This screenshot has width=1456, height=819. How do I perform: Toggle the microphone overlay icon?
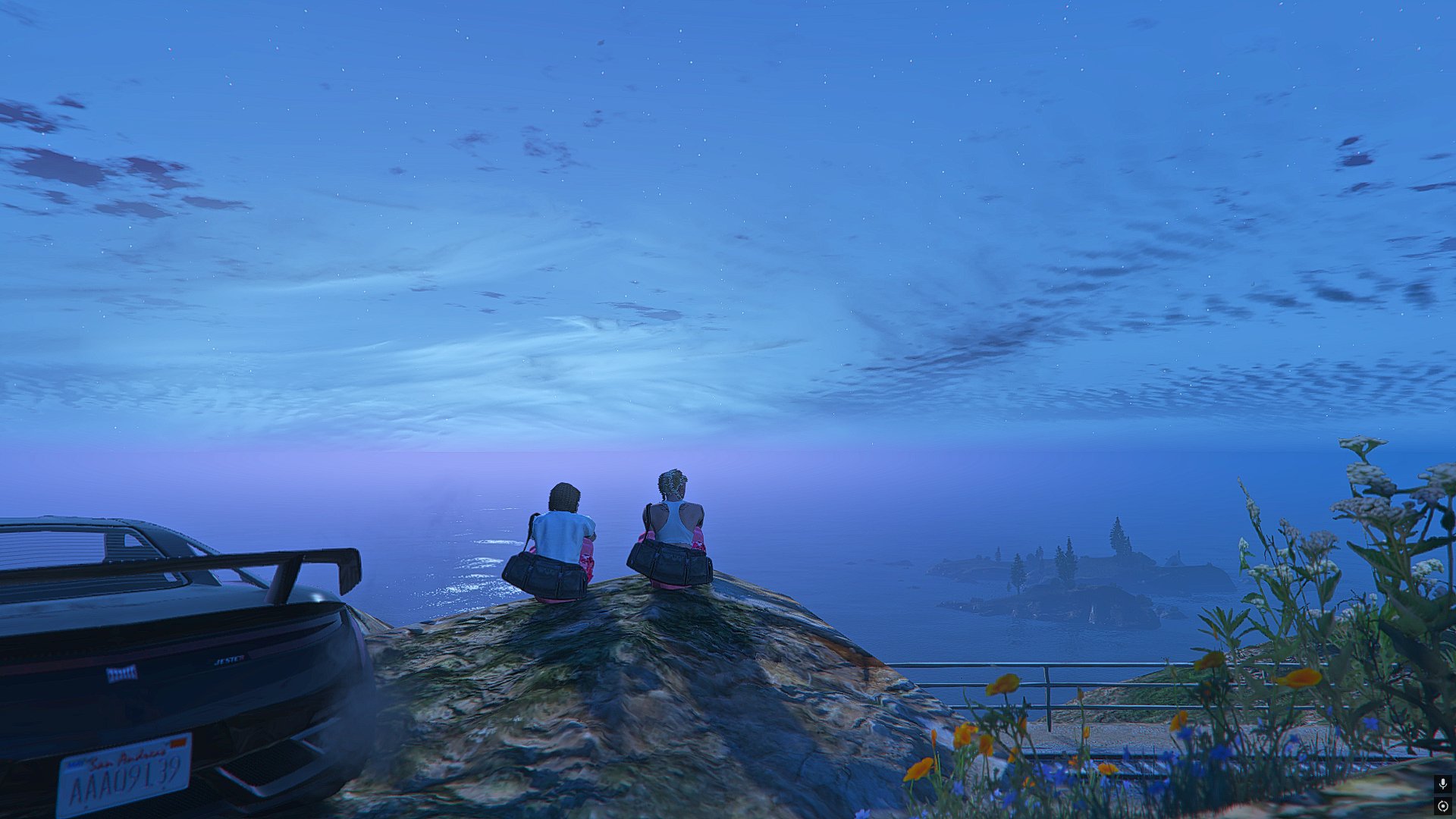1442,784
